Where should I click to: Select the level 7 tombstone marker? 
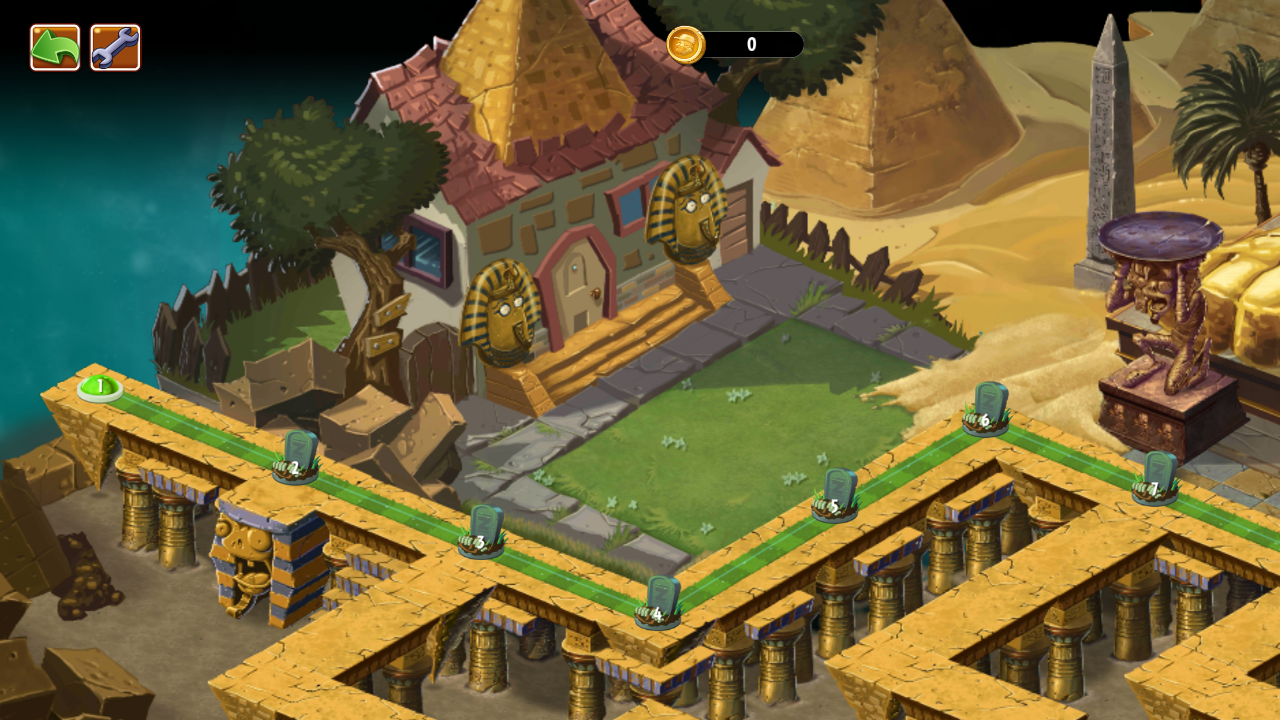1156,479
